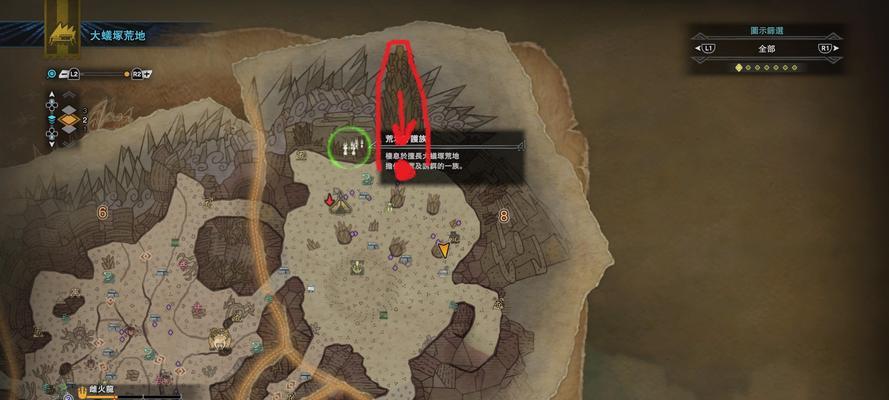Click the map zoom slider bar

pos(102,74)
